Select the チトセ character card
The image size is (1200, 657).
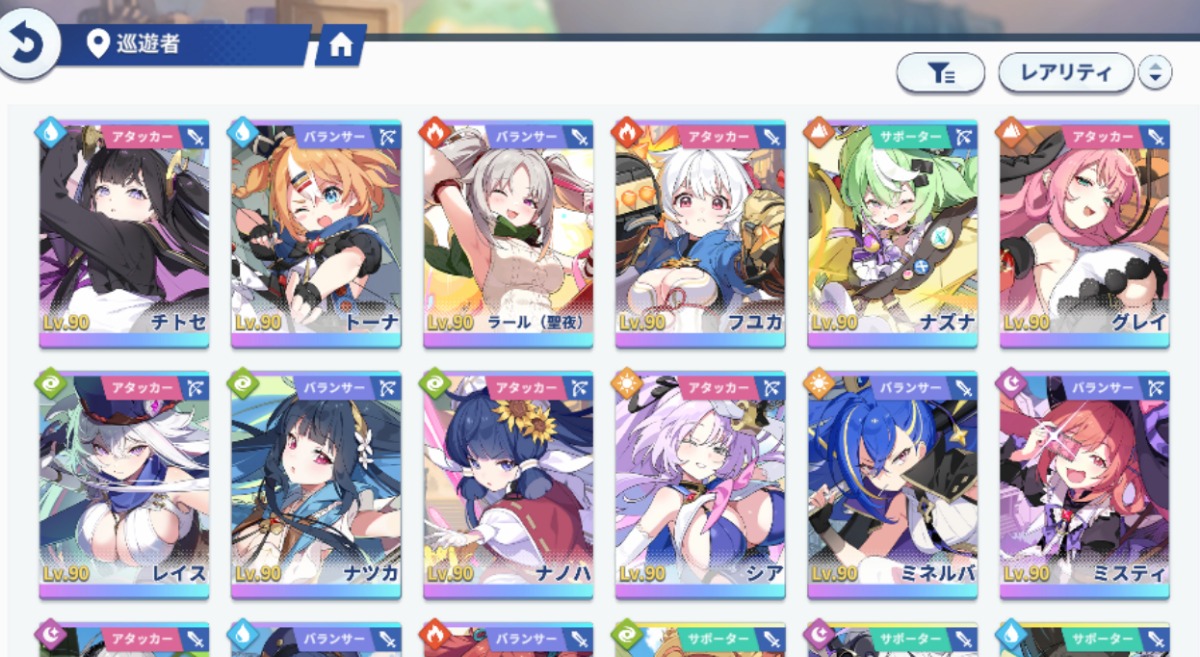[124, 235]
